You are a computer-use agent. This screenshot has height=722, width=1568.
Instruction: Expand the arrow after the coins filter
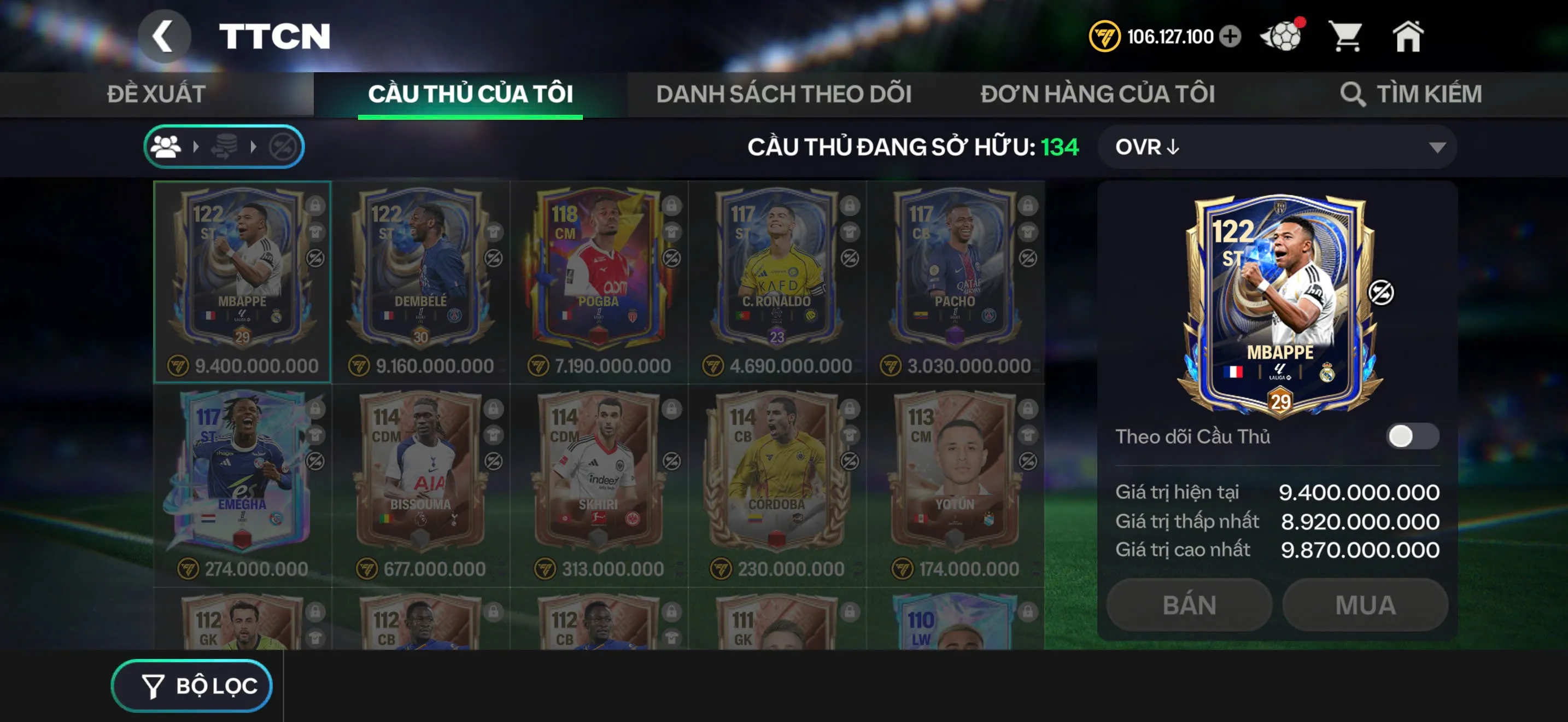pos(252,146)
